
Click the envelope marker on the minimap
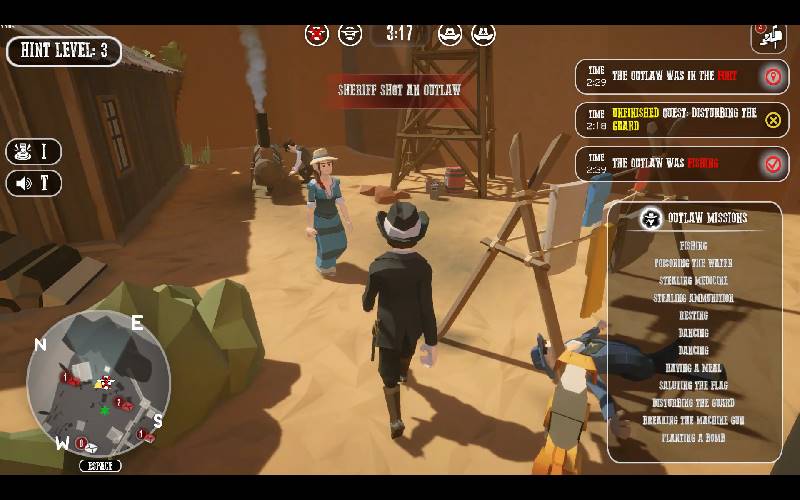pos(91,447)
